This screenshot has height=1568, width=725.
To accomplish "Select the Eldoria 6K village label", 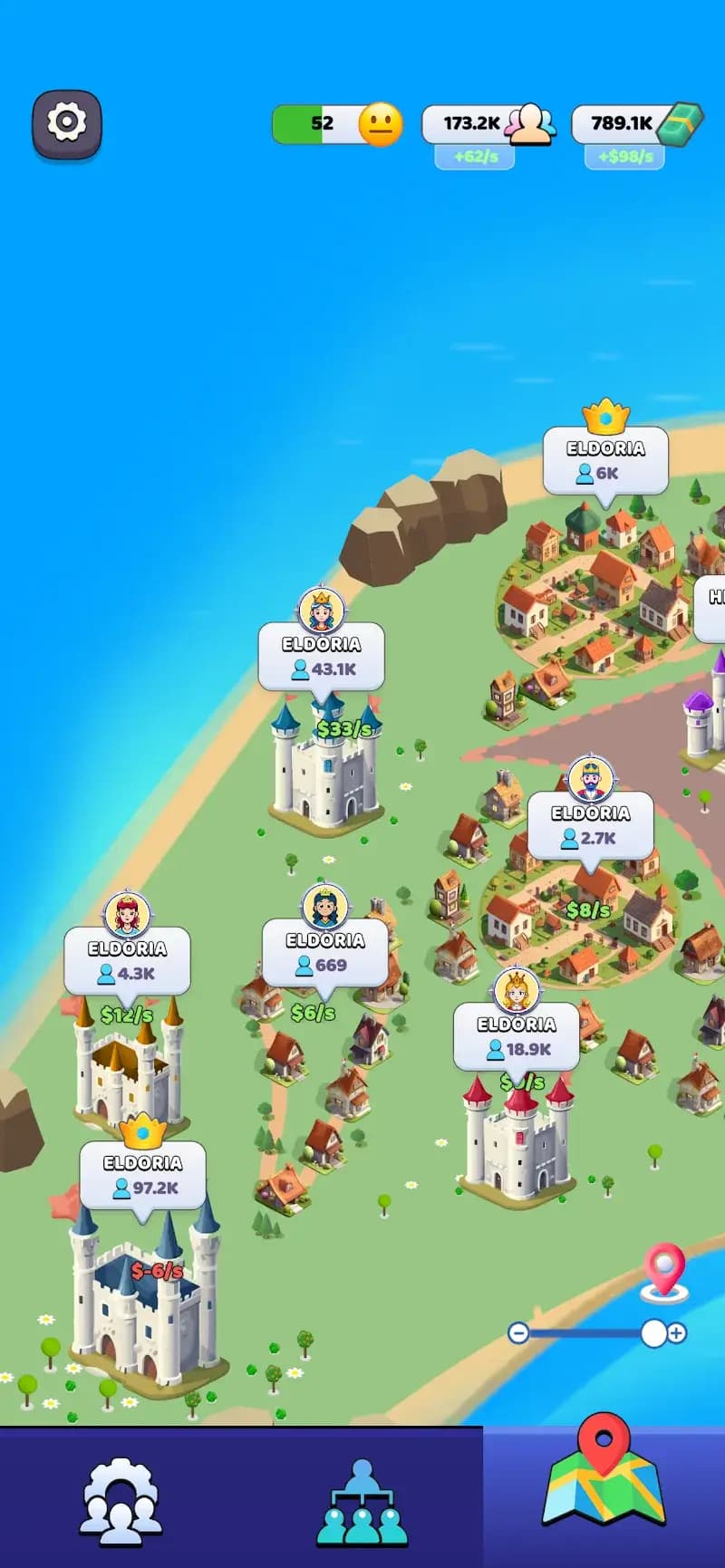I will [605, 460].
